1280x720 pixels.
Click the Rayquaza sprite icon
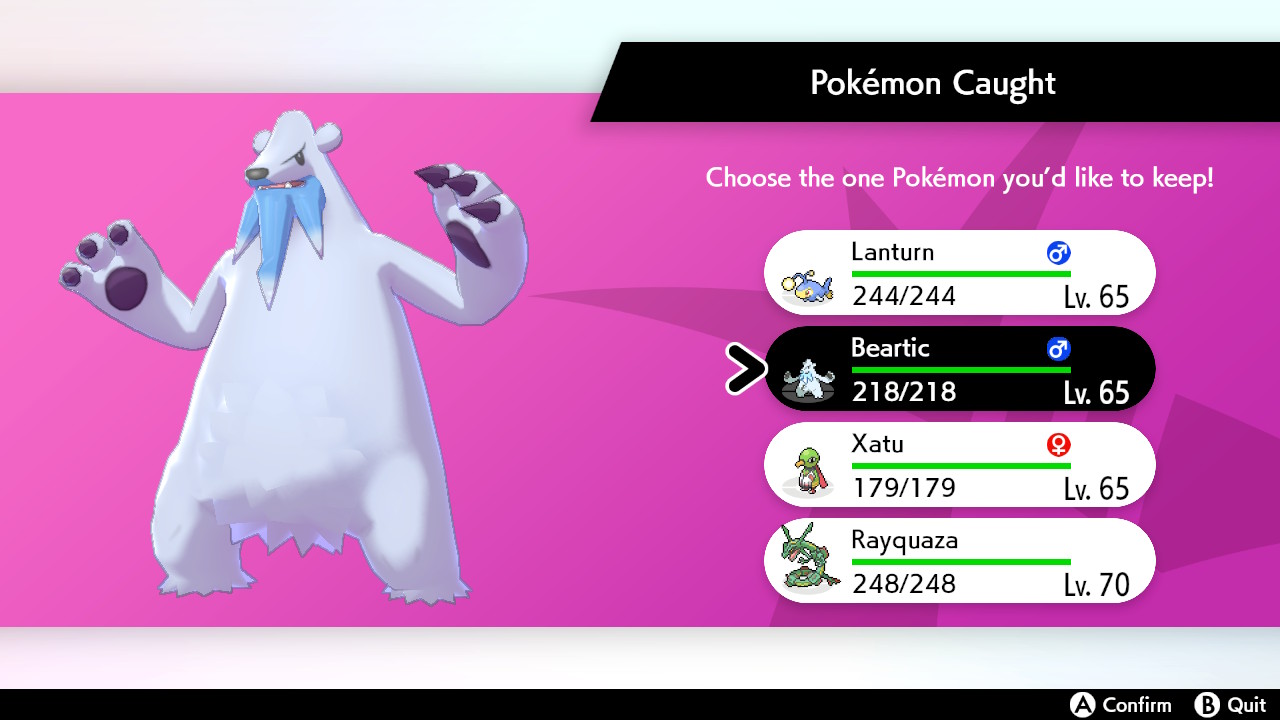(x=806, y=561)
